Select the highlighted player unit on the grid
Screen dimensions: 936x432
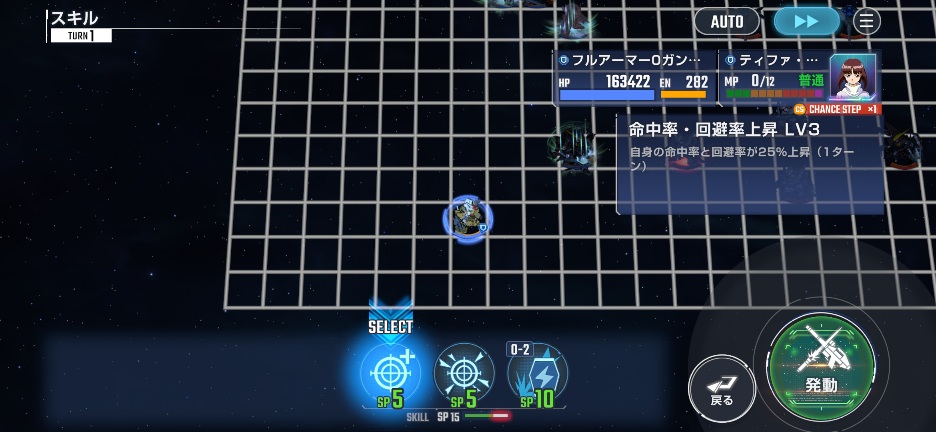click(467, 219)
